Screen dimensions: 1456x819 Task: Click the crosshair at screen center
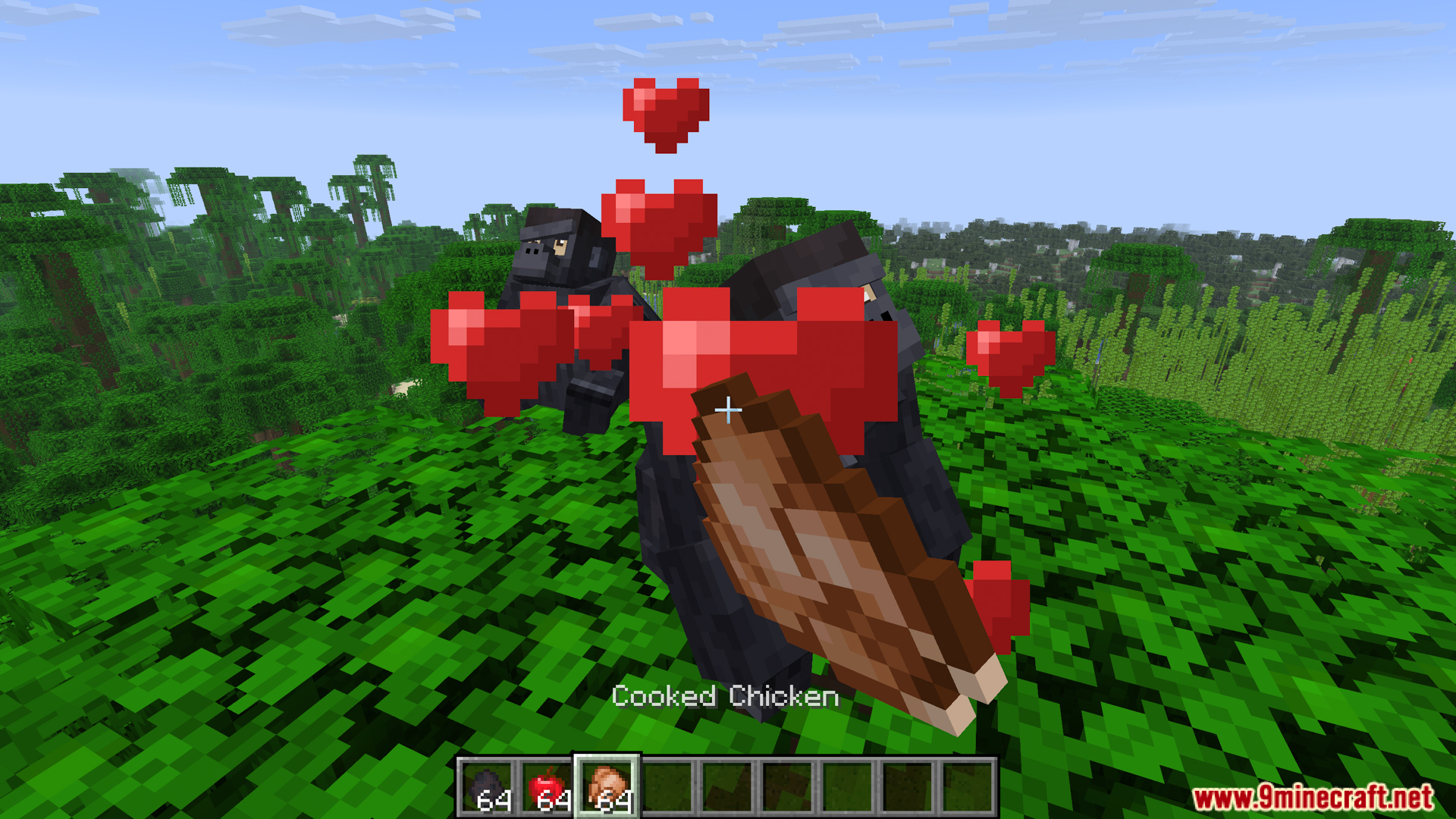[x=728, y=409]
